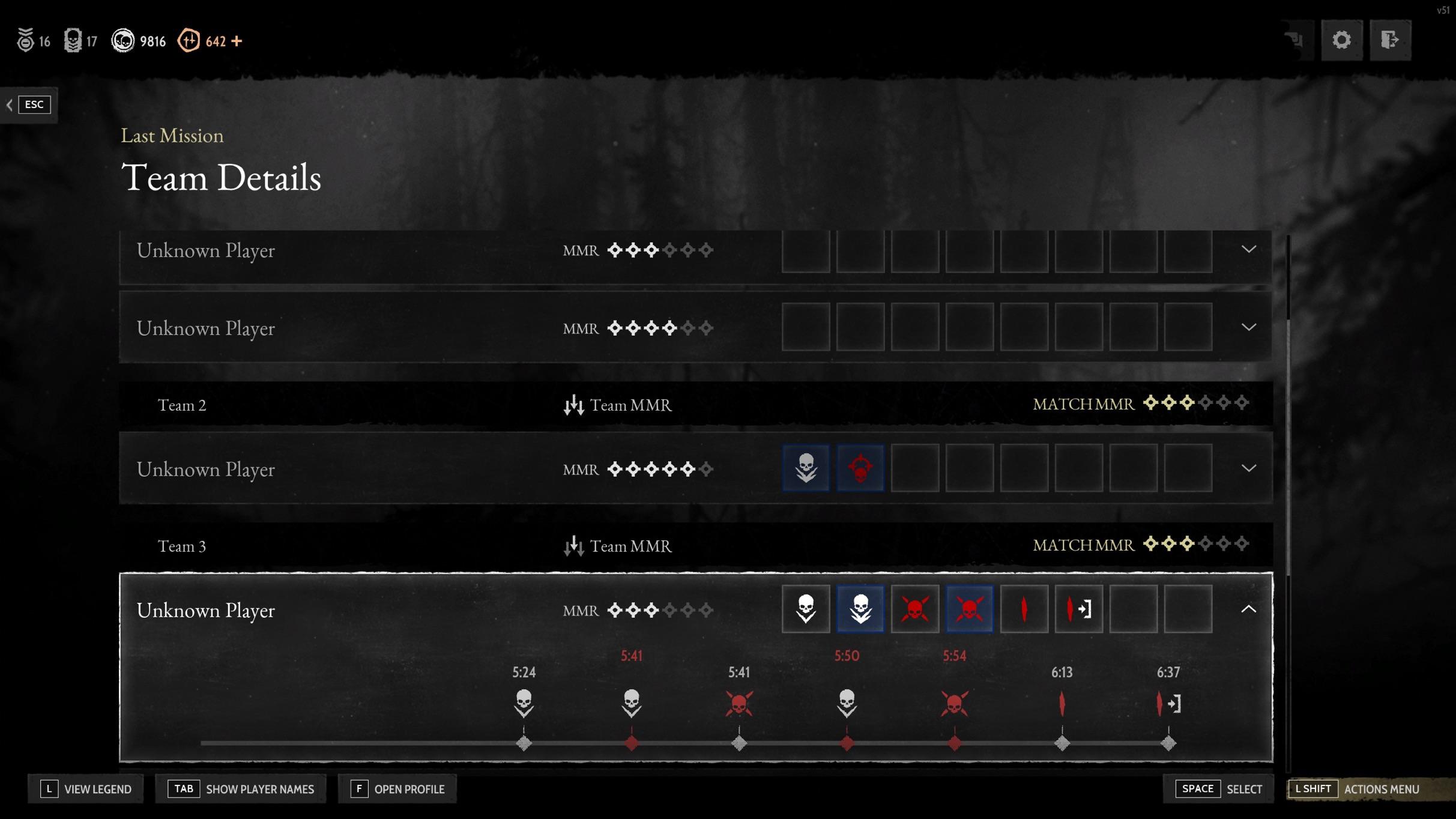Click the ESC back navigation control
The width and height of the screenshot is (1456, 819).
34,104
